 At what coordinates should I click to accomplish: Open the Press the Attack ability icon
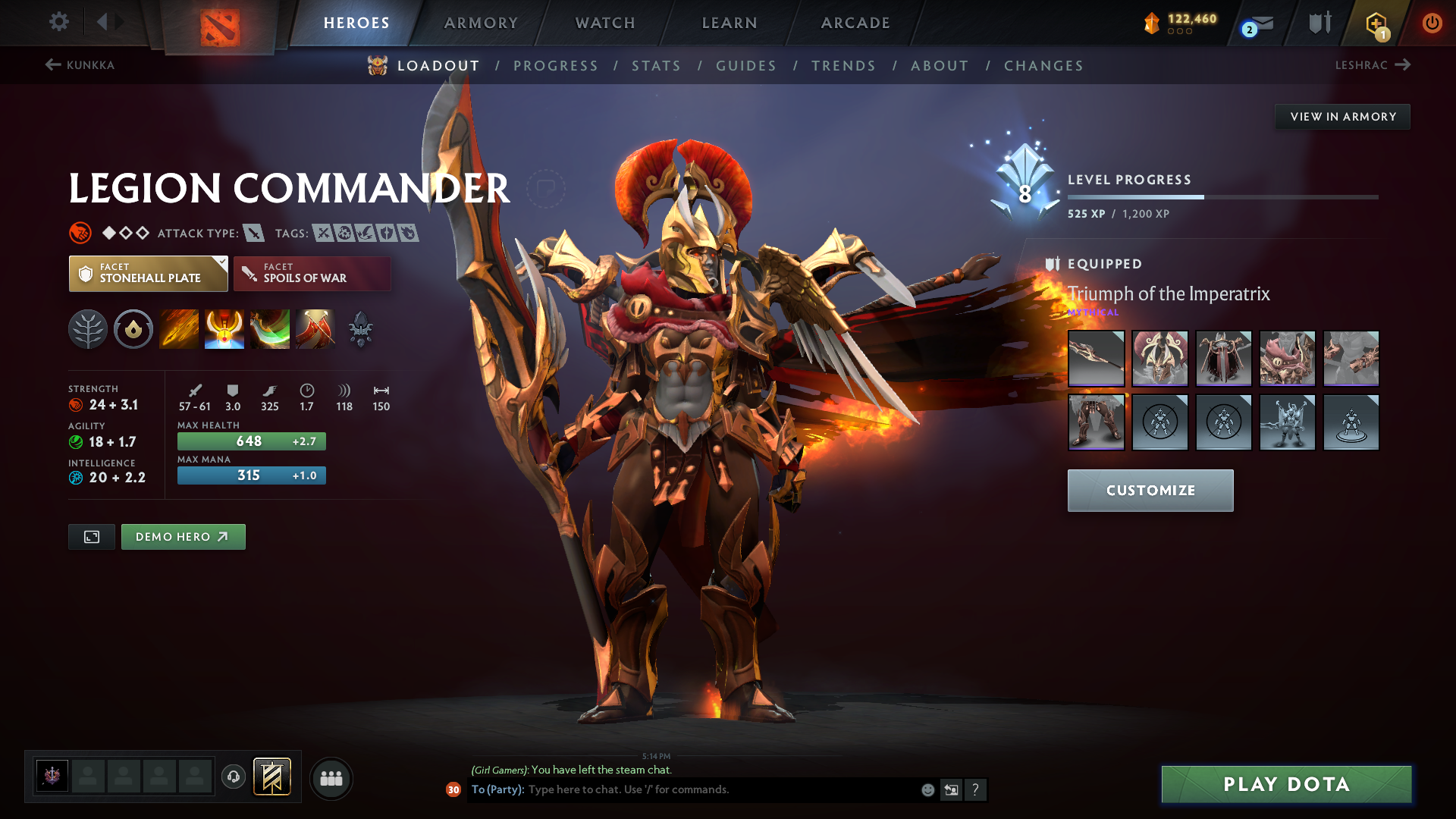pyautogui.click(x=224, y=329)
